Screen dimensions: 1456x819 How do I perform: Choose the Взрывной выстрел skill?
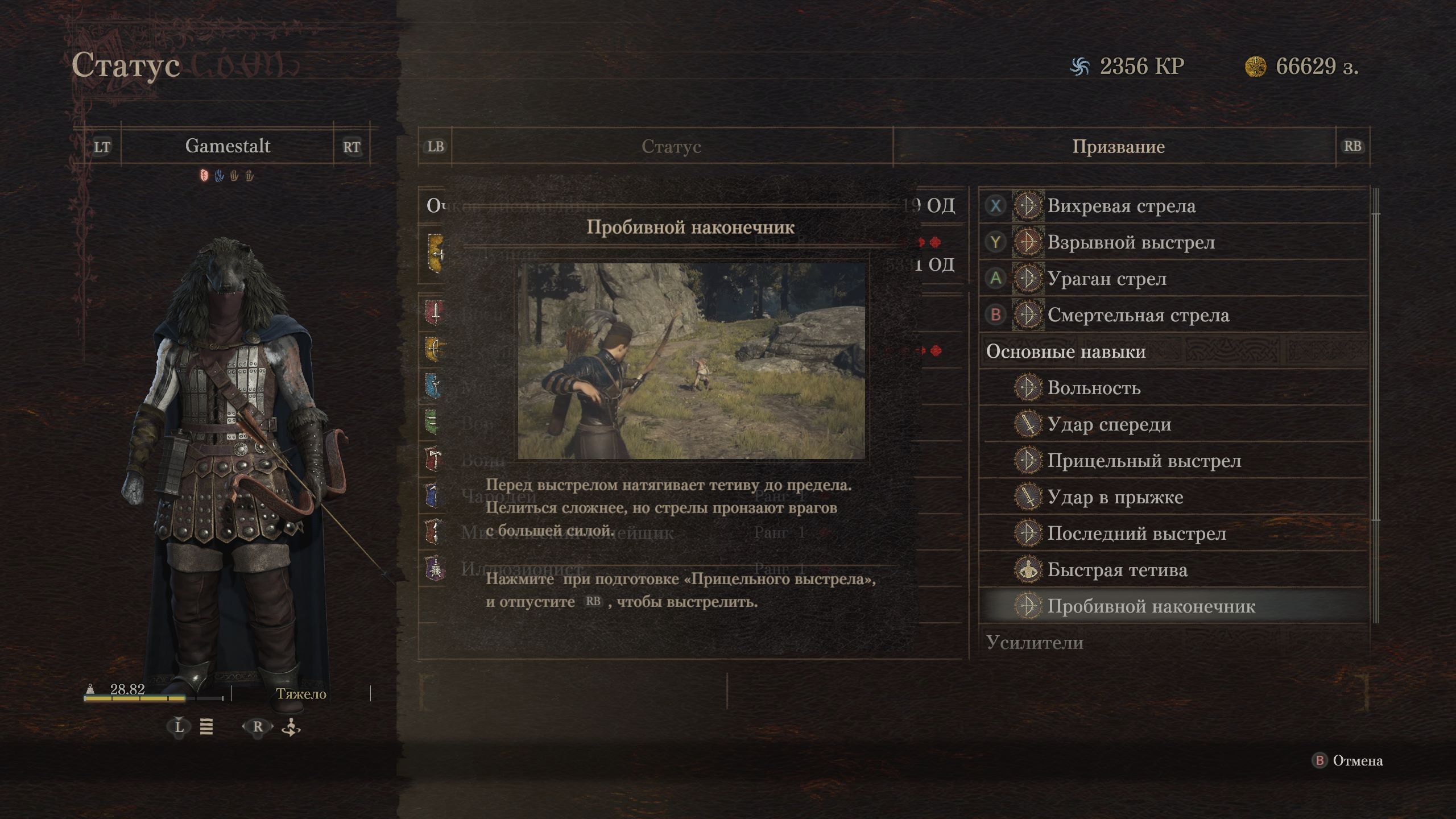[1131, 242]
